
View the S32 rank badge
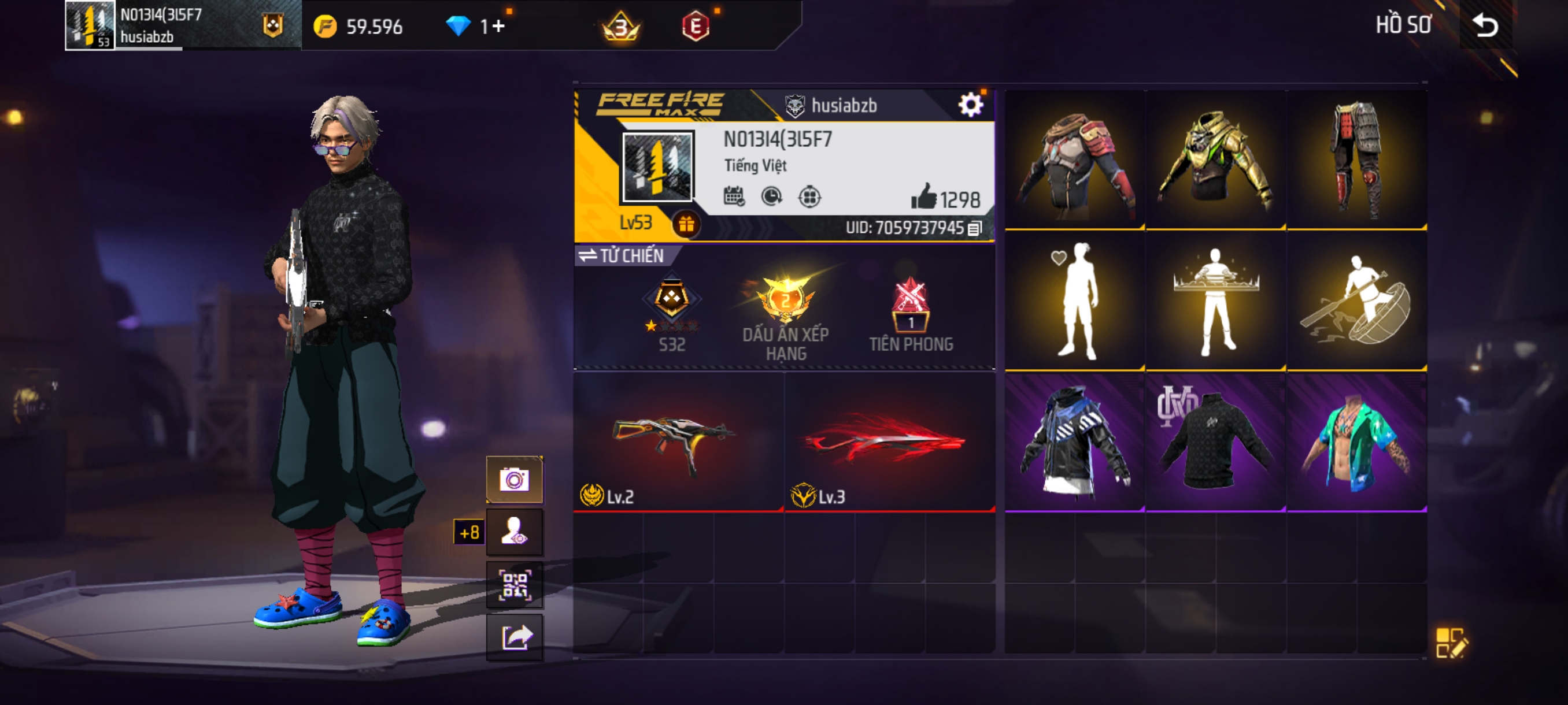pyautogui.click(x=671, y=311)
